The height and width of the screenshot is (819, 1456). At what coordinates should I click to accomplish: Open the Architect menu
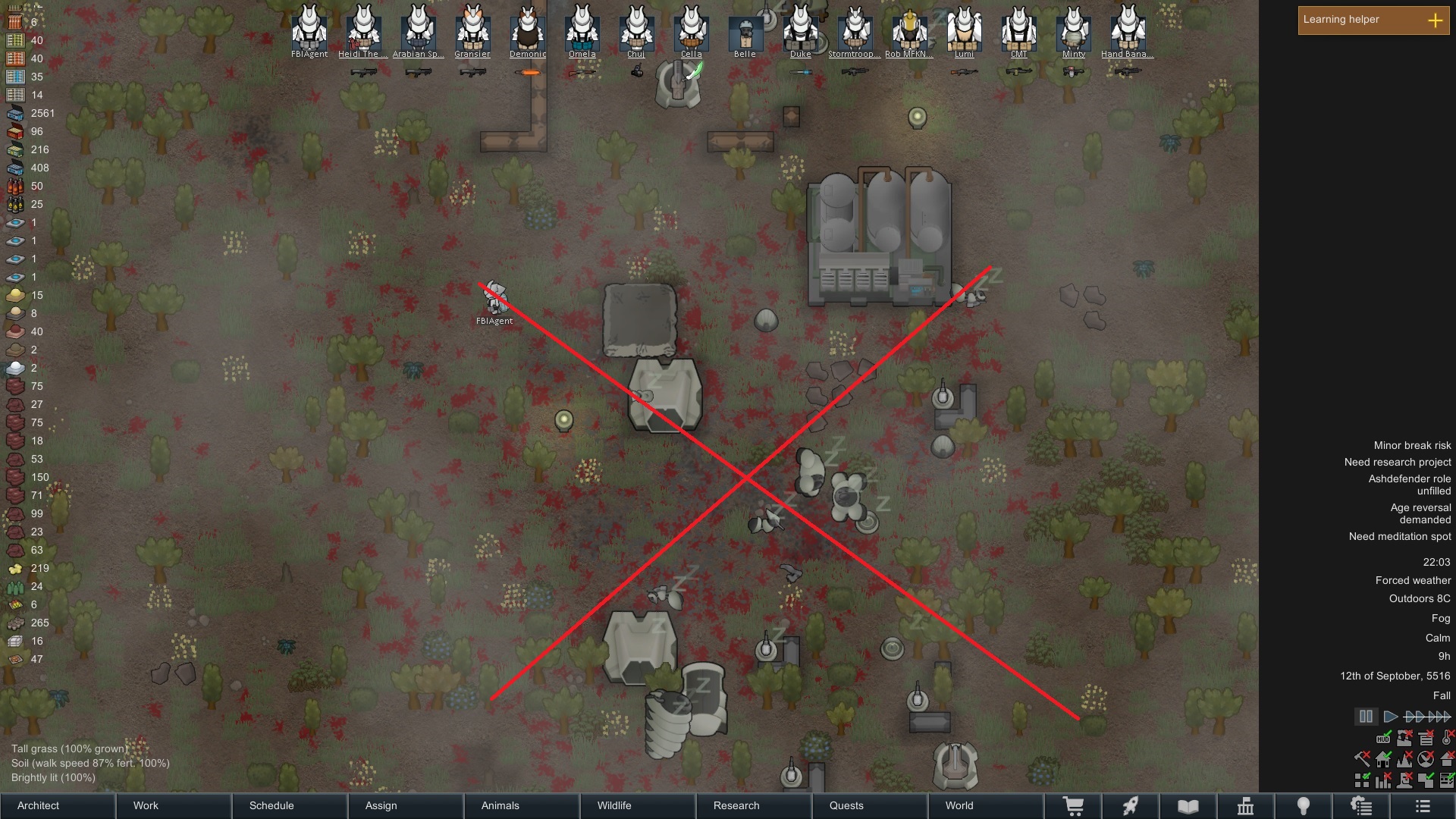tap(38, 806)
